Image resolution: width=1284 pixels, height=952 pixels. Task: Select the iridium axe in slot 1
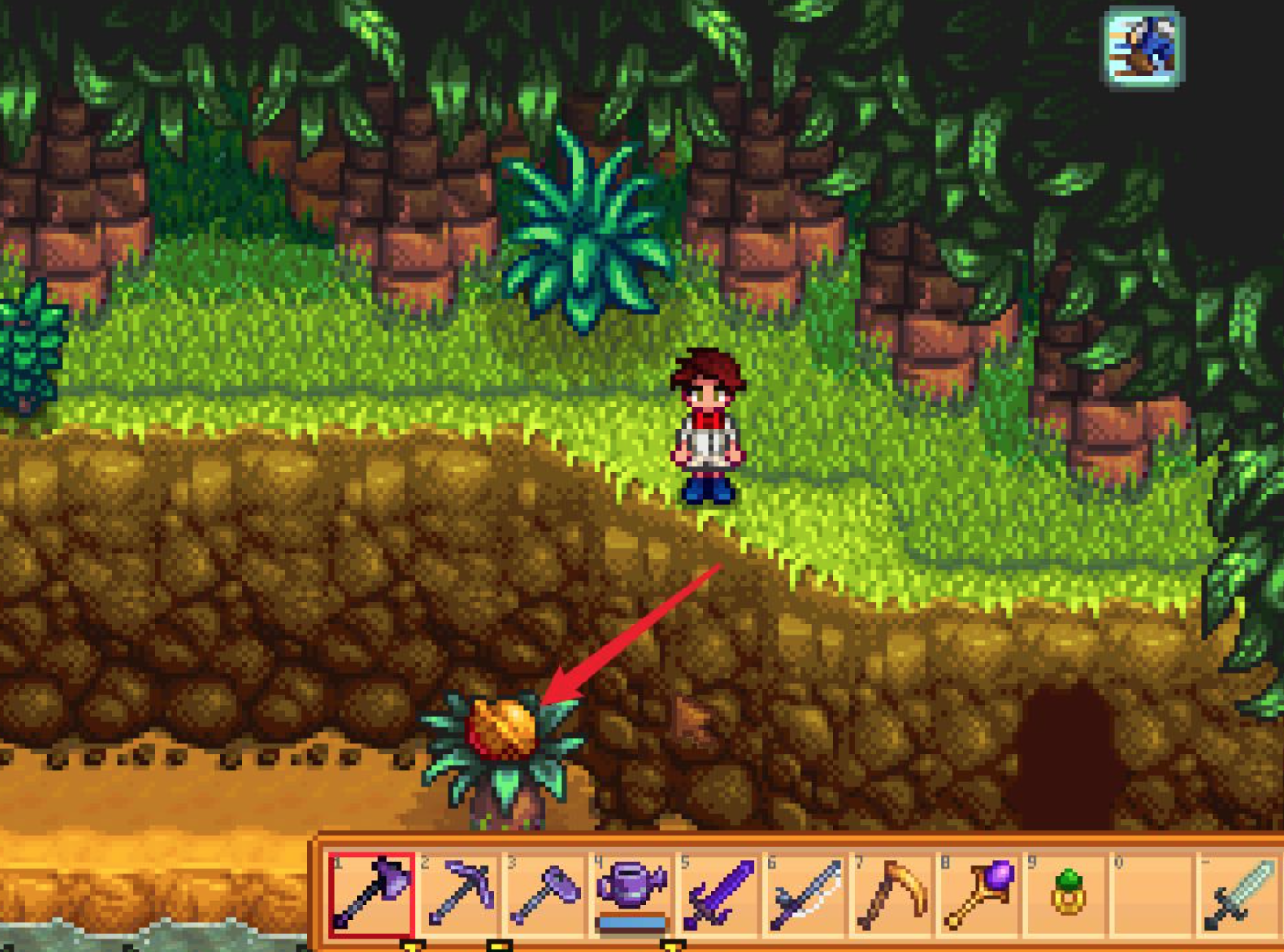coord(371,893)
